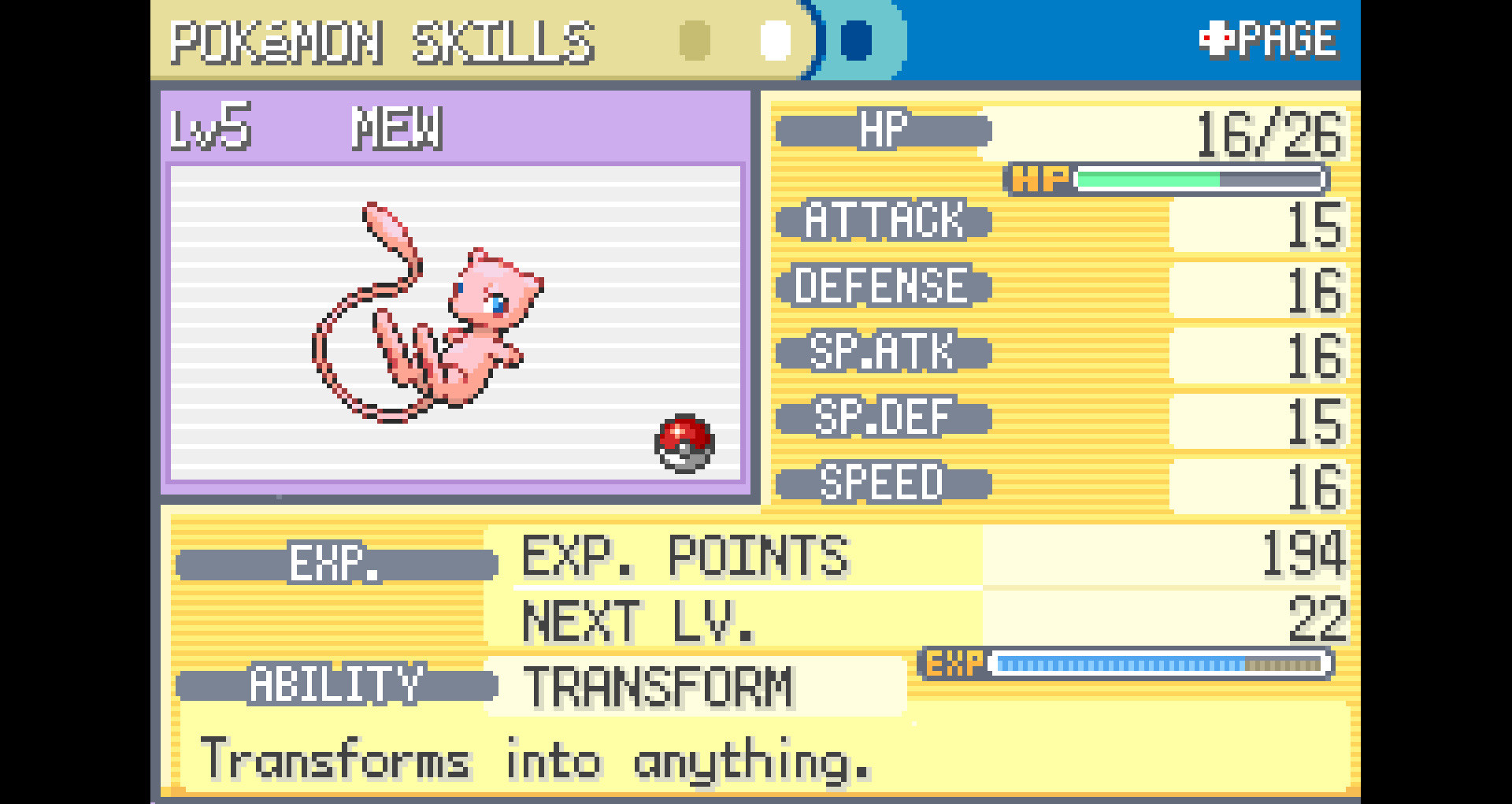Click the ability description text link

coord(535,757)
